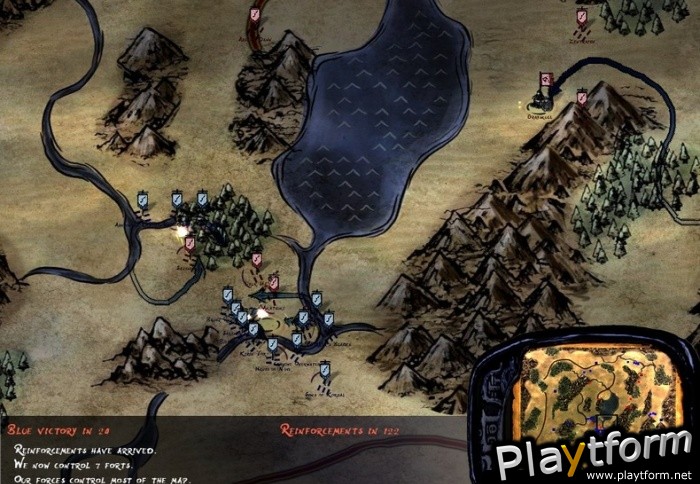Image resolution: width=700 pixels, height=484 pixels.
Task: Select the red shield unit north of the lake's west shore
Action: tap(255, 16)
